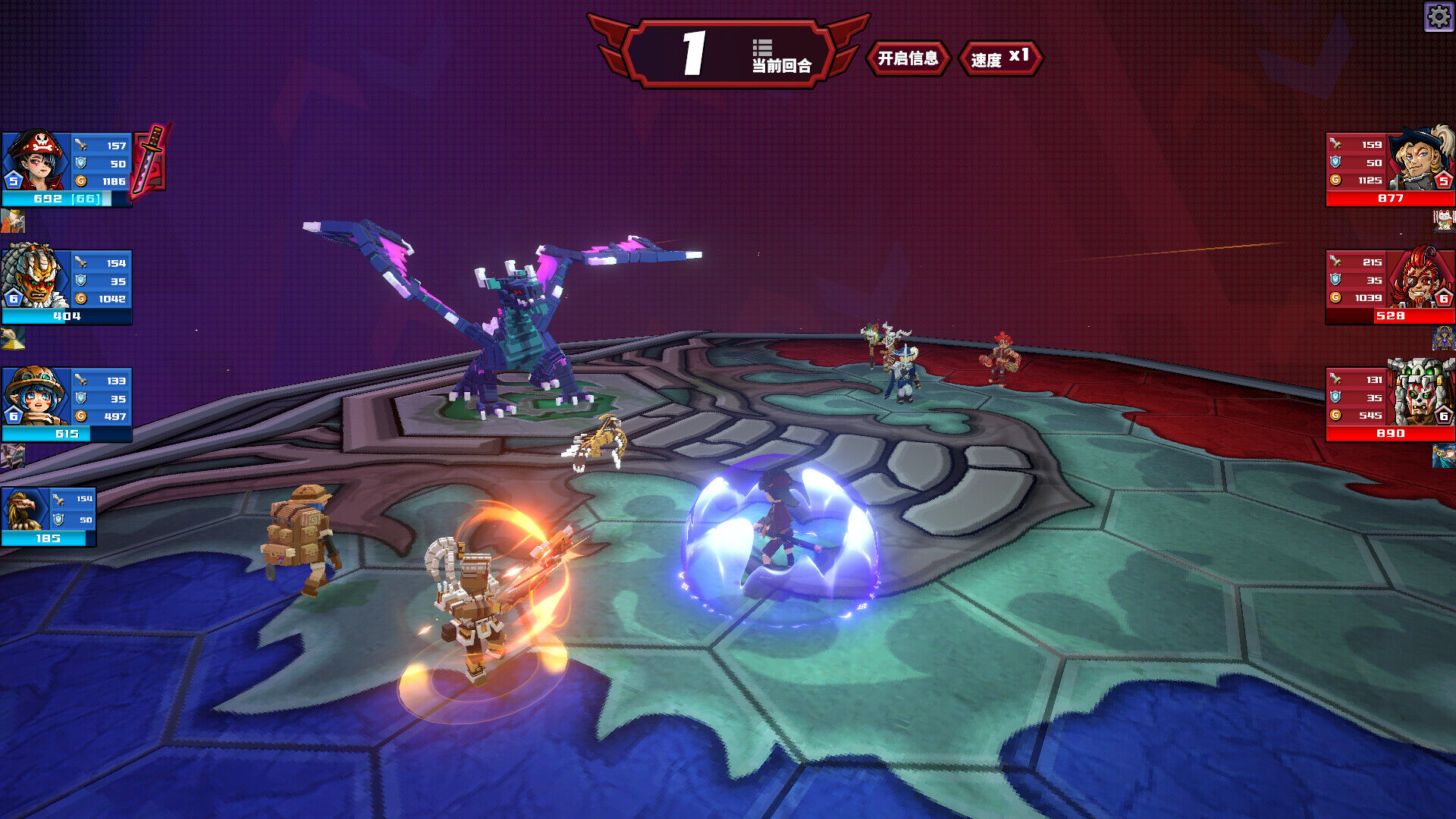
Task: Inspect the red-haired demon enemy portrait
Action: click(x=1420, y=277)
